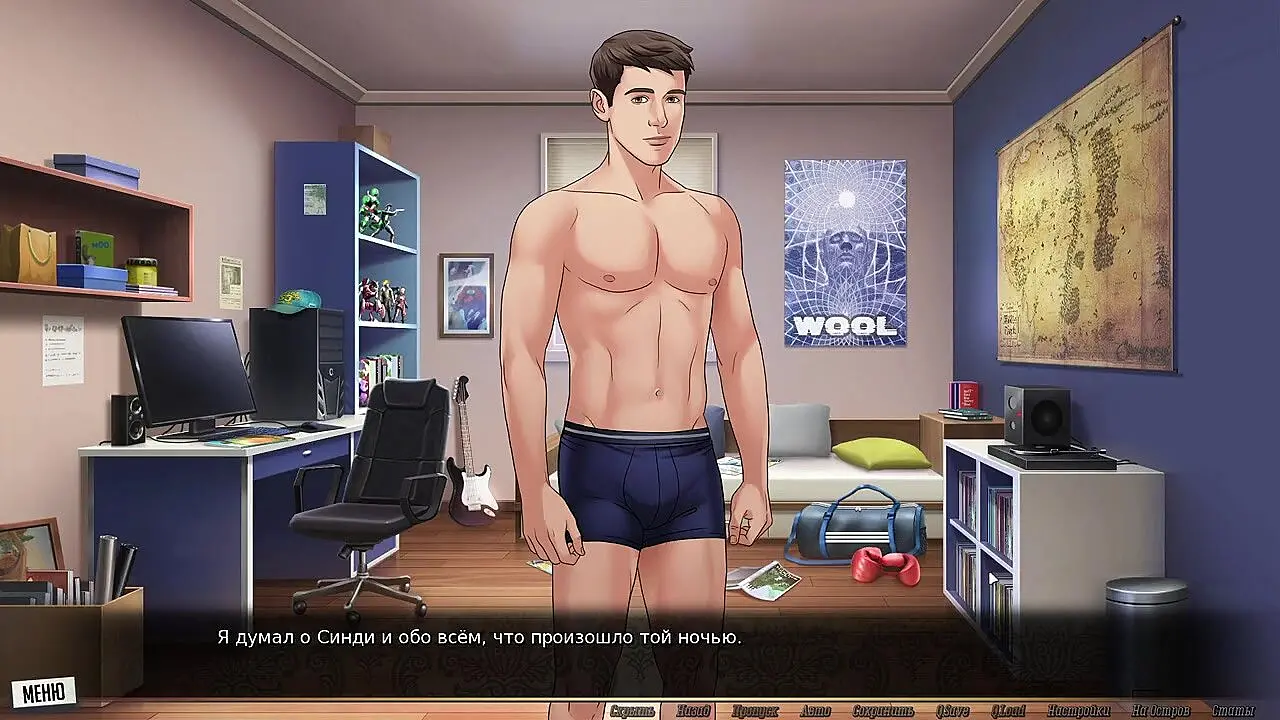Open the Сохранить save screen
Screen dimensions: 1280x720
click(883, 711)
